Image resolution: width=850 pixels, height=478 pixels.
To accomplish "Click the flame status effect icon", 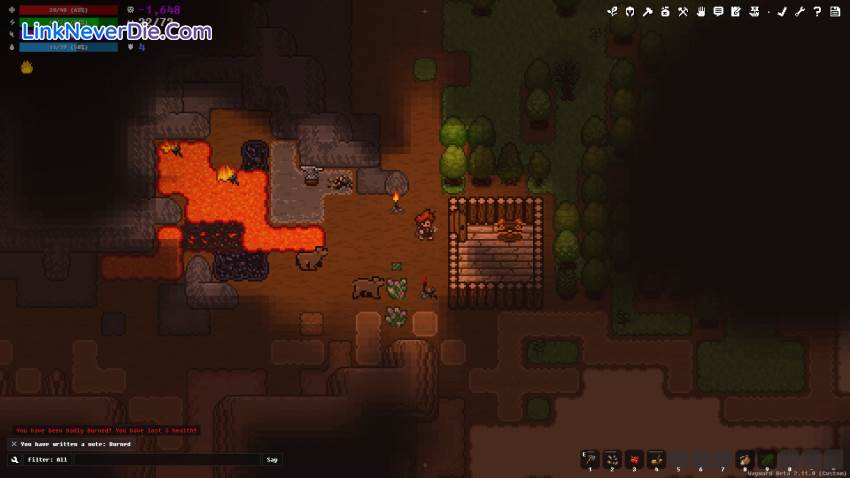I will (27, 67).
